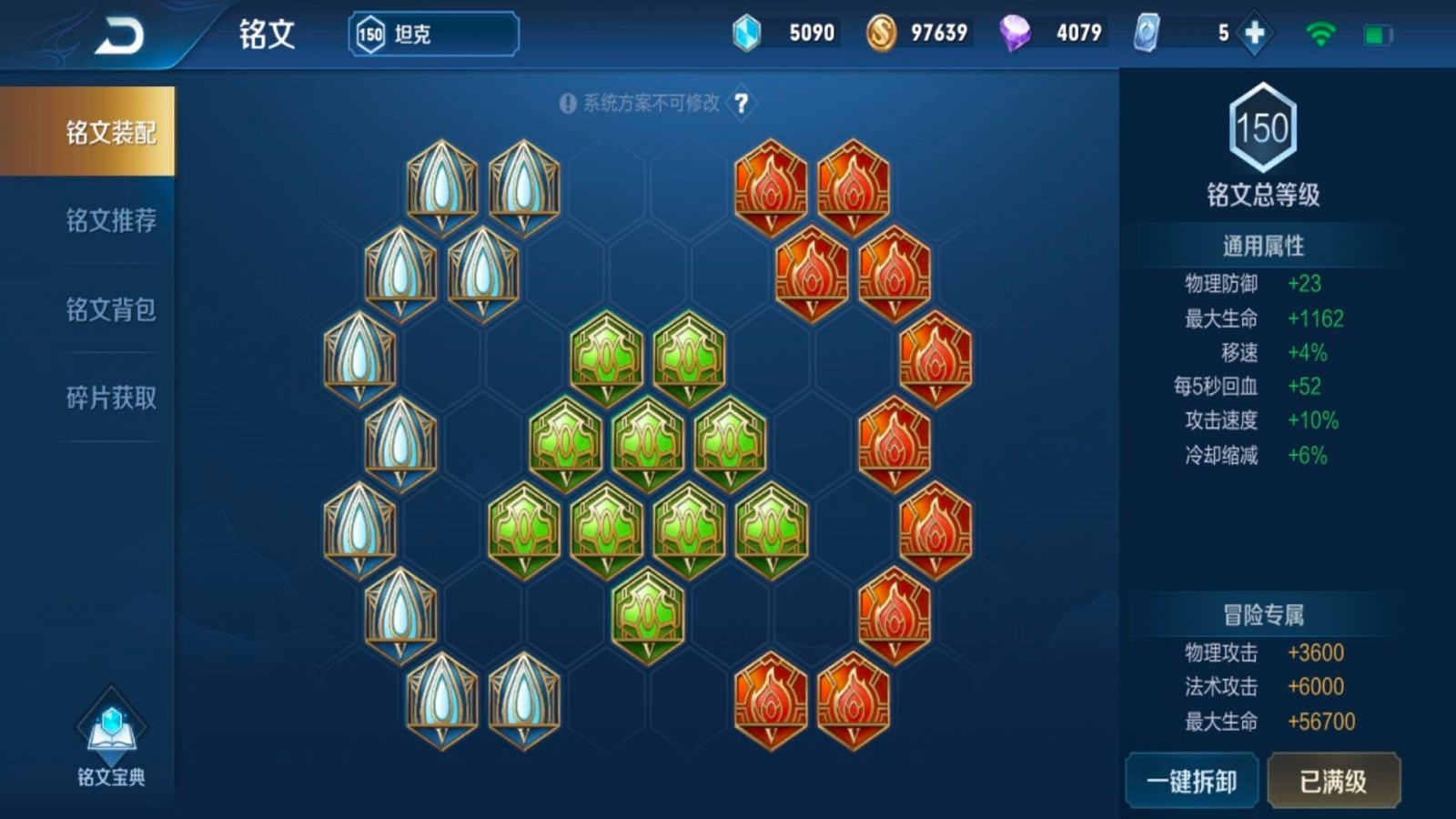Go back using the return arrow
The height and width of the screenshot is (819, 1456).
119,36
